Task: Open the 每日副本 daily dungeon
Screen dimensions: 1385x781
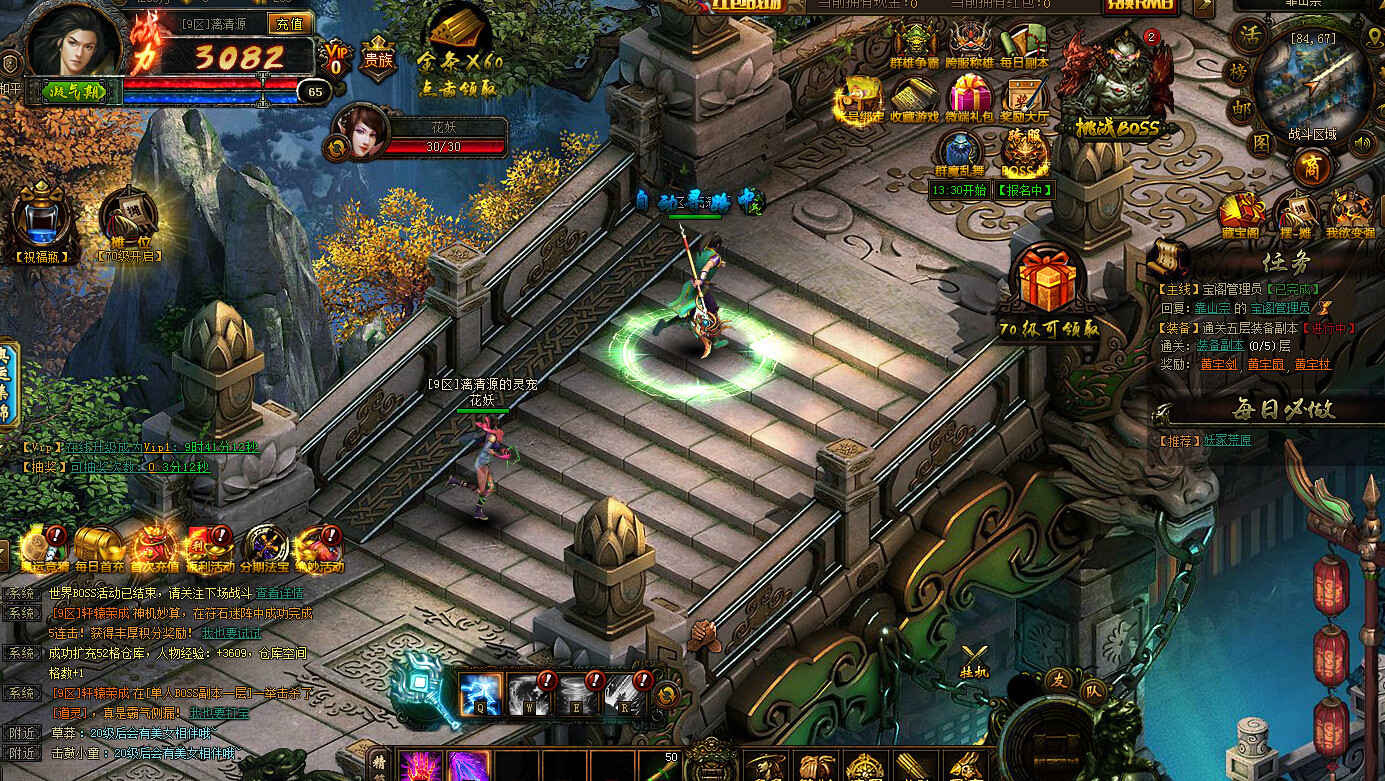Action: coord(1024,43)
